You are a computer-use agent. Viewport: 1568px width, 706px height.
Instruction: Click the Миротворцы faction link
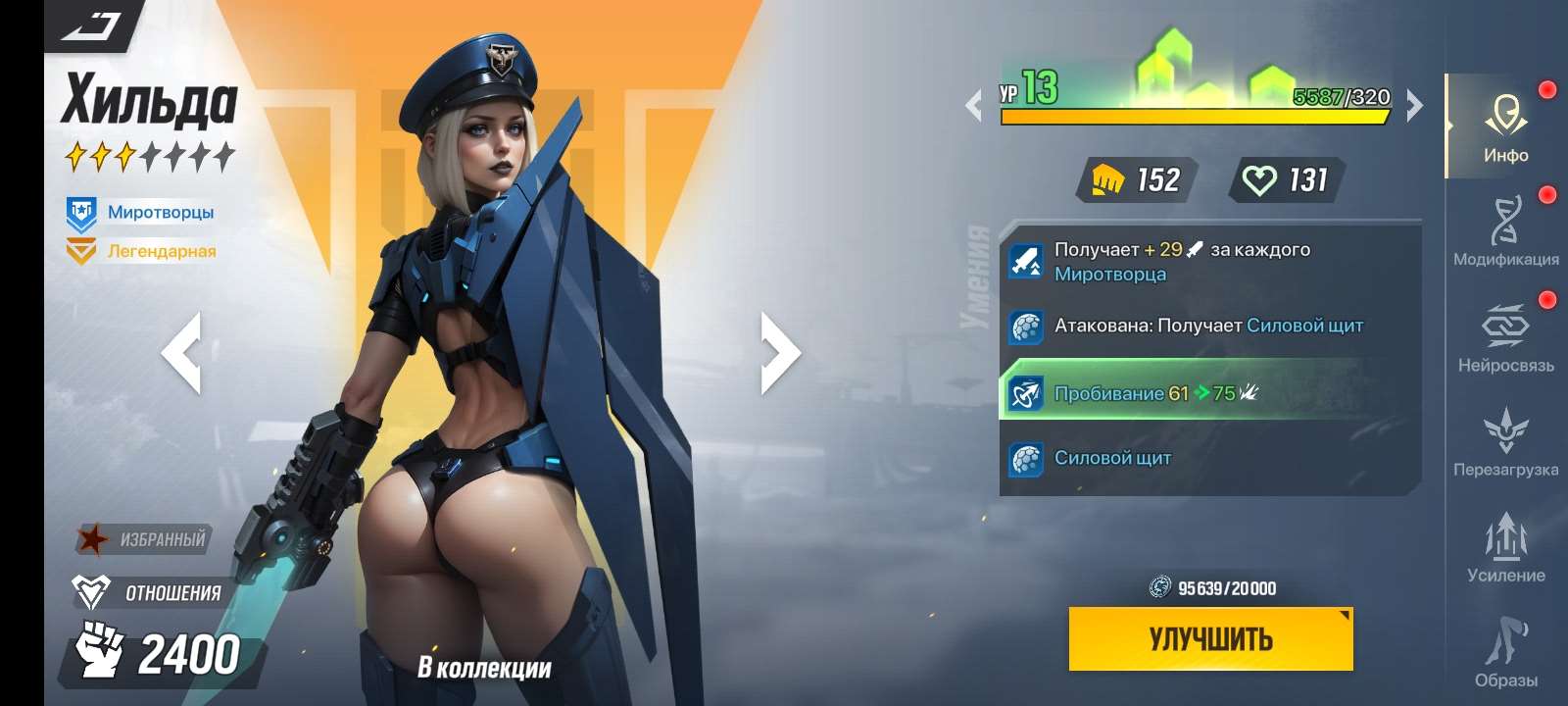(159, 211)
